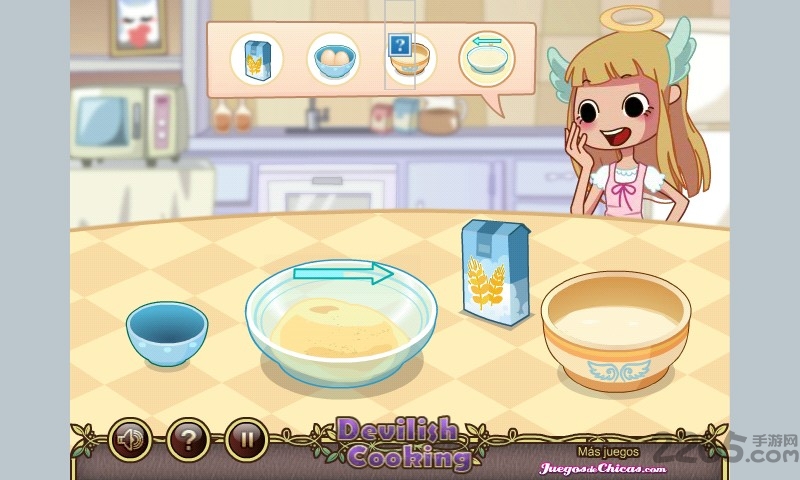The width and height of the screenshot is (800, 480).
Task: Open help with the question mark button
Action: tap(187, 438)
